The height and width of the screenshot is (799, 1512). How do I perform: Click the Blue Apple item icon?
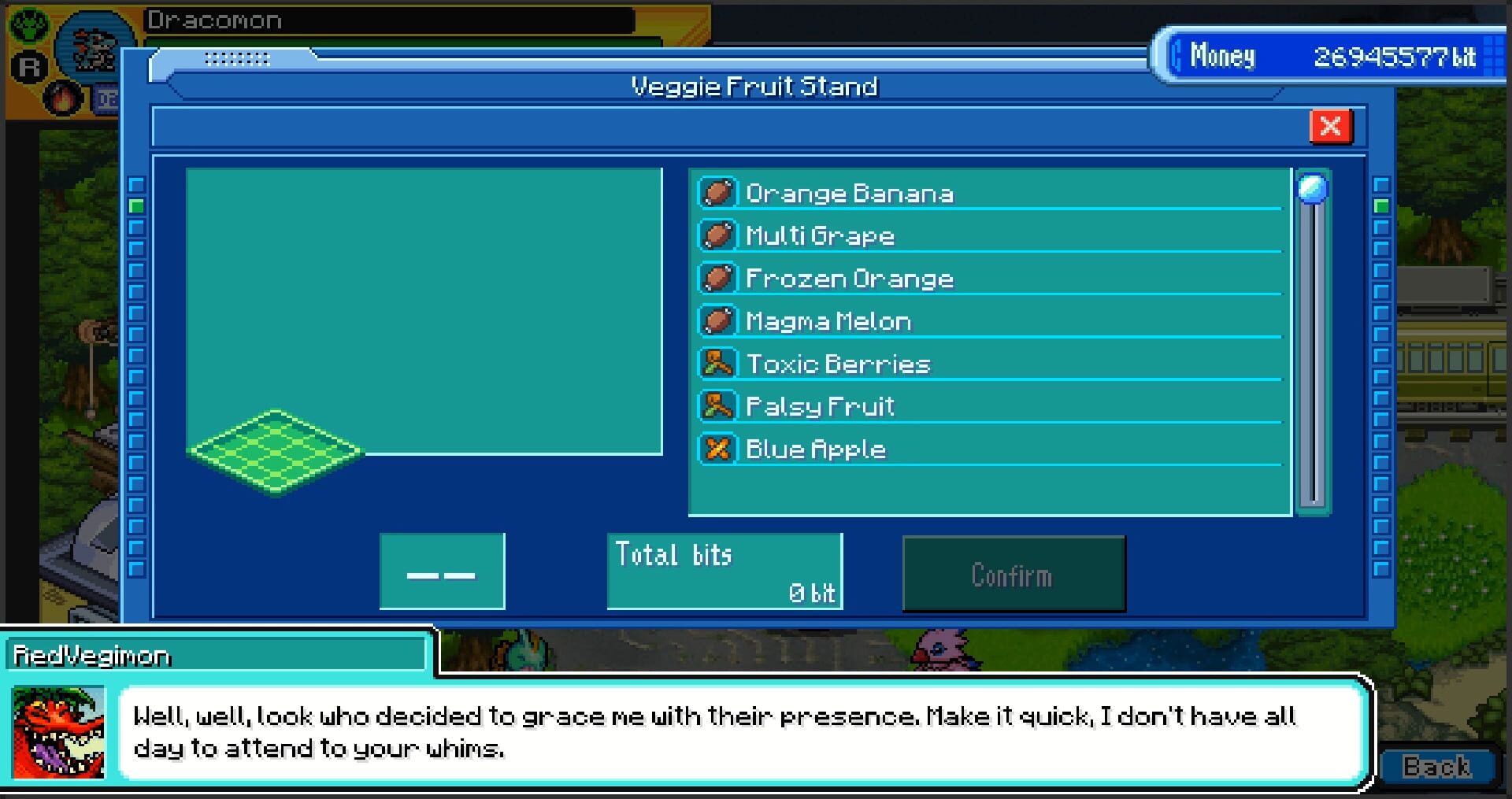(x=718, y=448)
